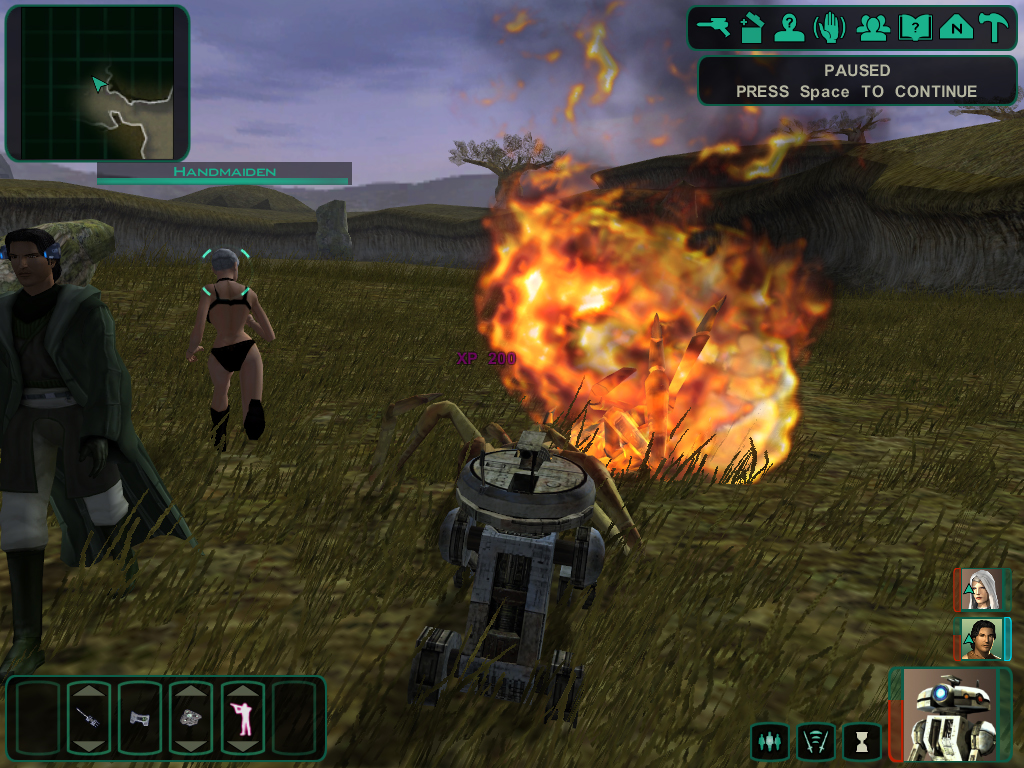Click the minimap in the corner
Screen dimensions: 1024x768
(x=97, y=83)
